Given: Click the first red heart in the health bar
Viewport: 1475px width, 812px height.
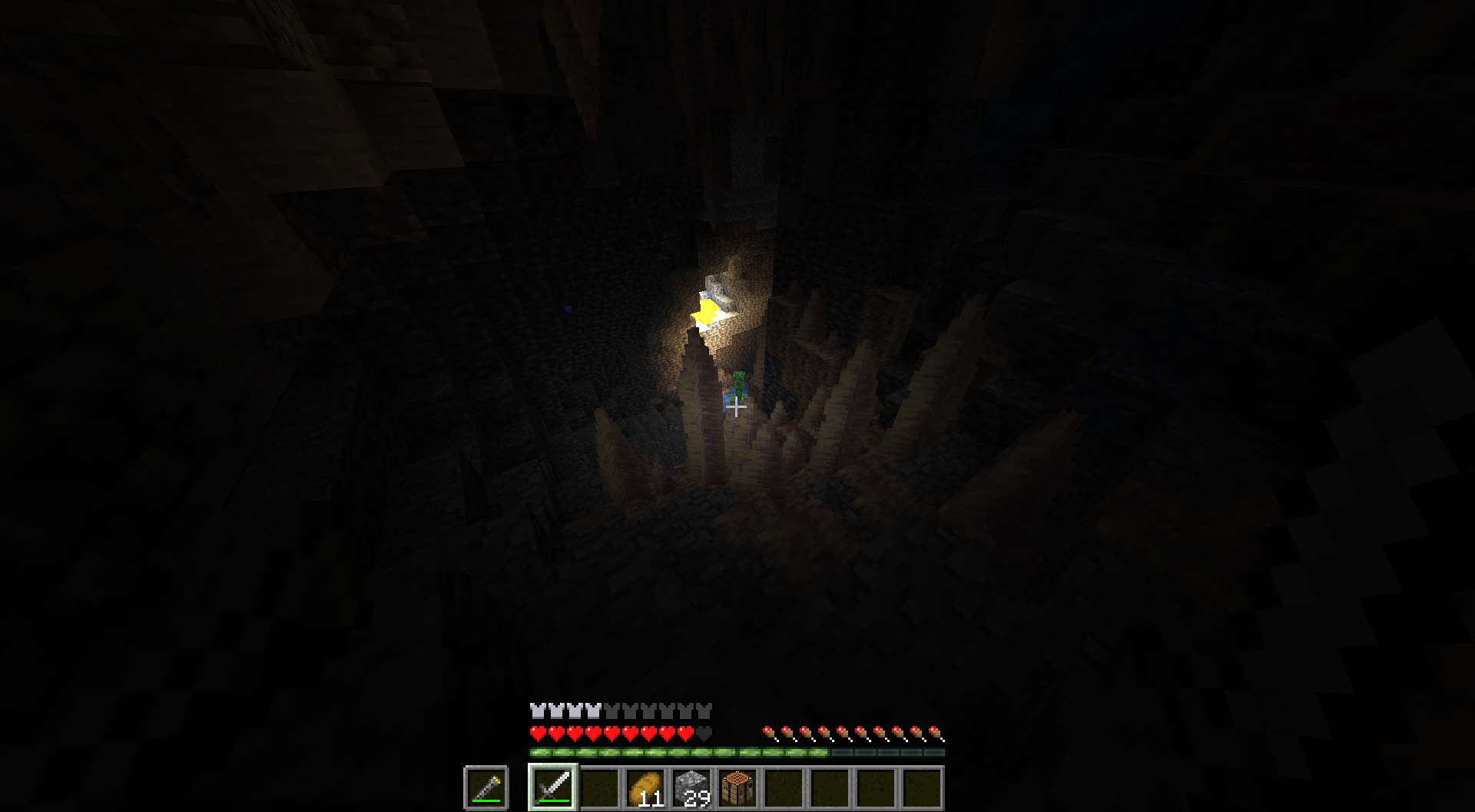Looking at the screenshot, I should pos(539,731).
